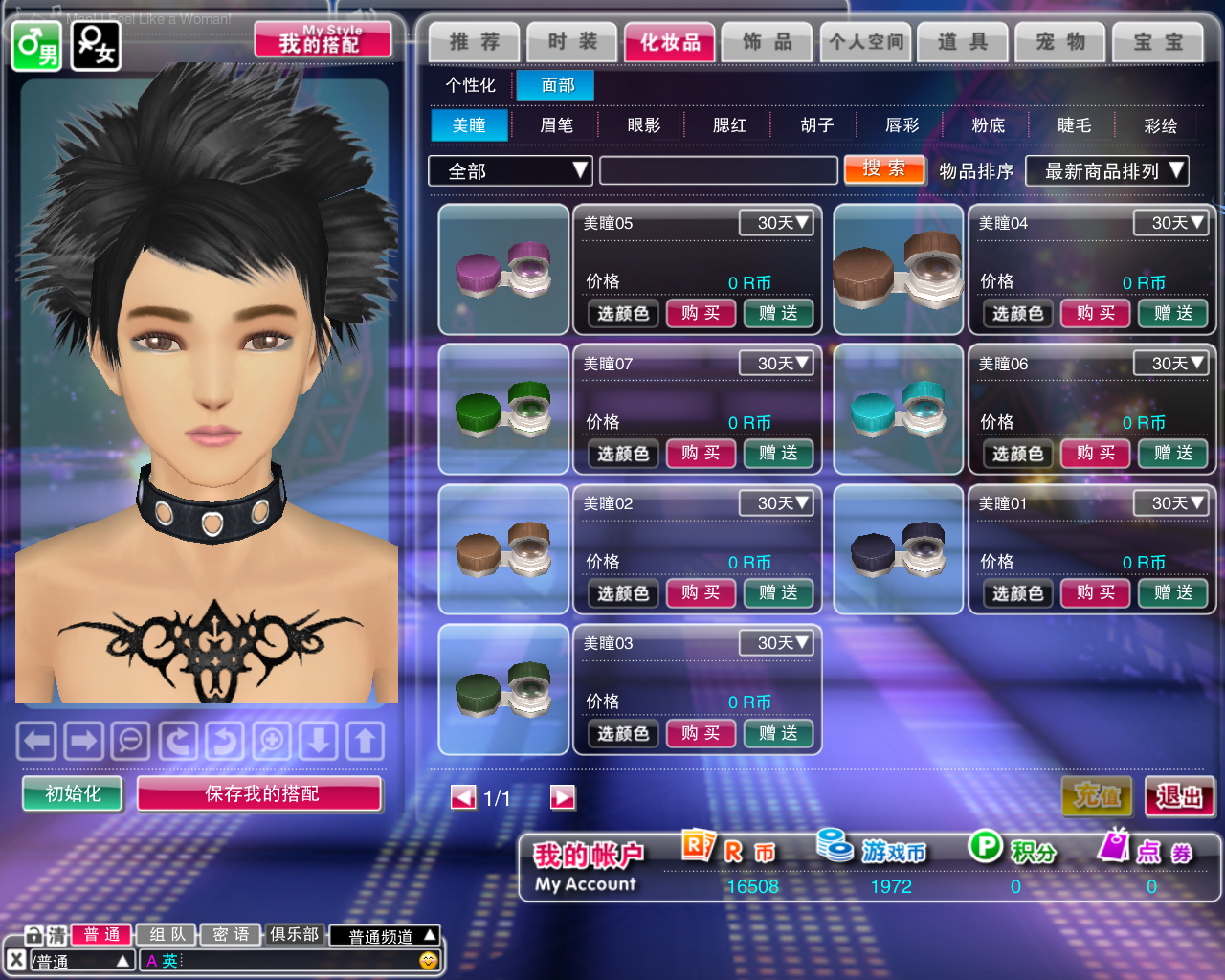1225x980 pixels.
Task: Open the 全部 filter dropdown
Action: 510,171
